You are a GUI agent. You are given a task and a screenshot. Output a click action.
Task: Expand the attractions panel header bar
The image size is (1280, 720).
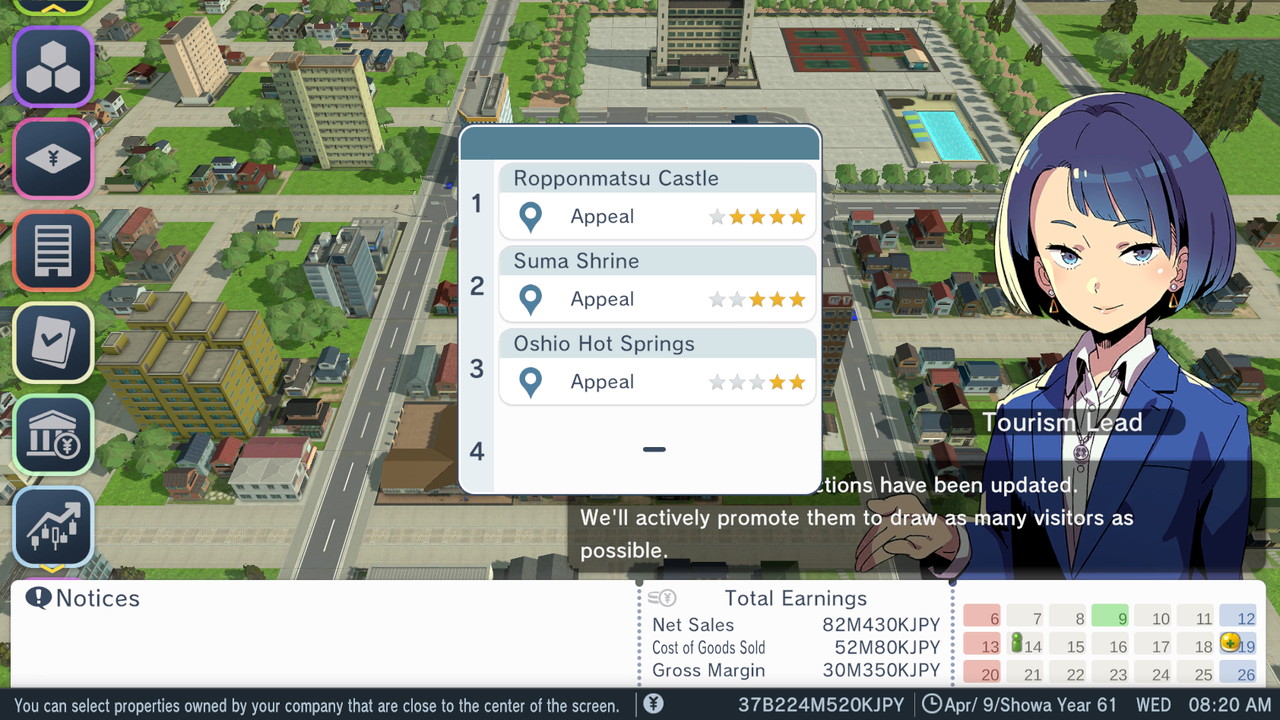pyautogui.click(x=639, y=142)
